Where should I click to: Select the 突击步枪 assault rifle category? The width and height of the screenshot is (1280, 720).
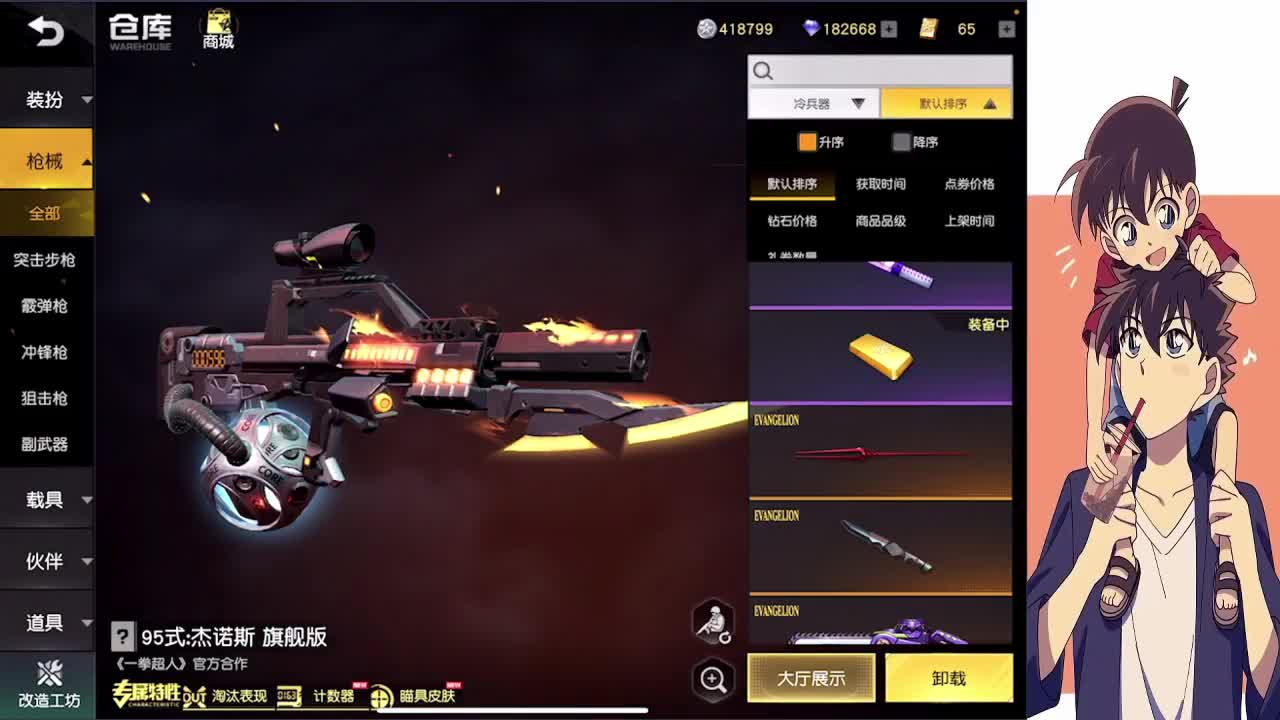click(45, 260)
